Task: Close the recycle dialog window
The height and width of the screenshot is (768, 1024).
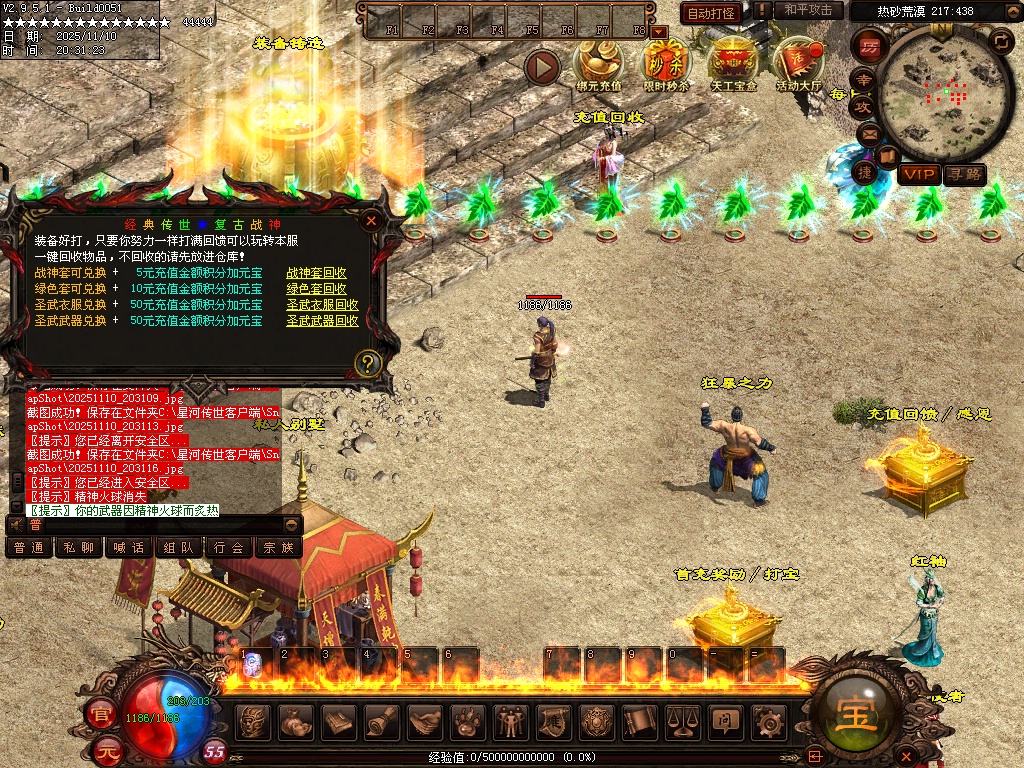Action: coord(371,220)
